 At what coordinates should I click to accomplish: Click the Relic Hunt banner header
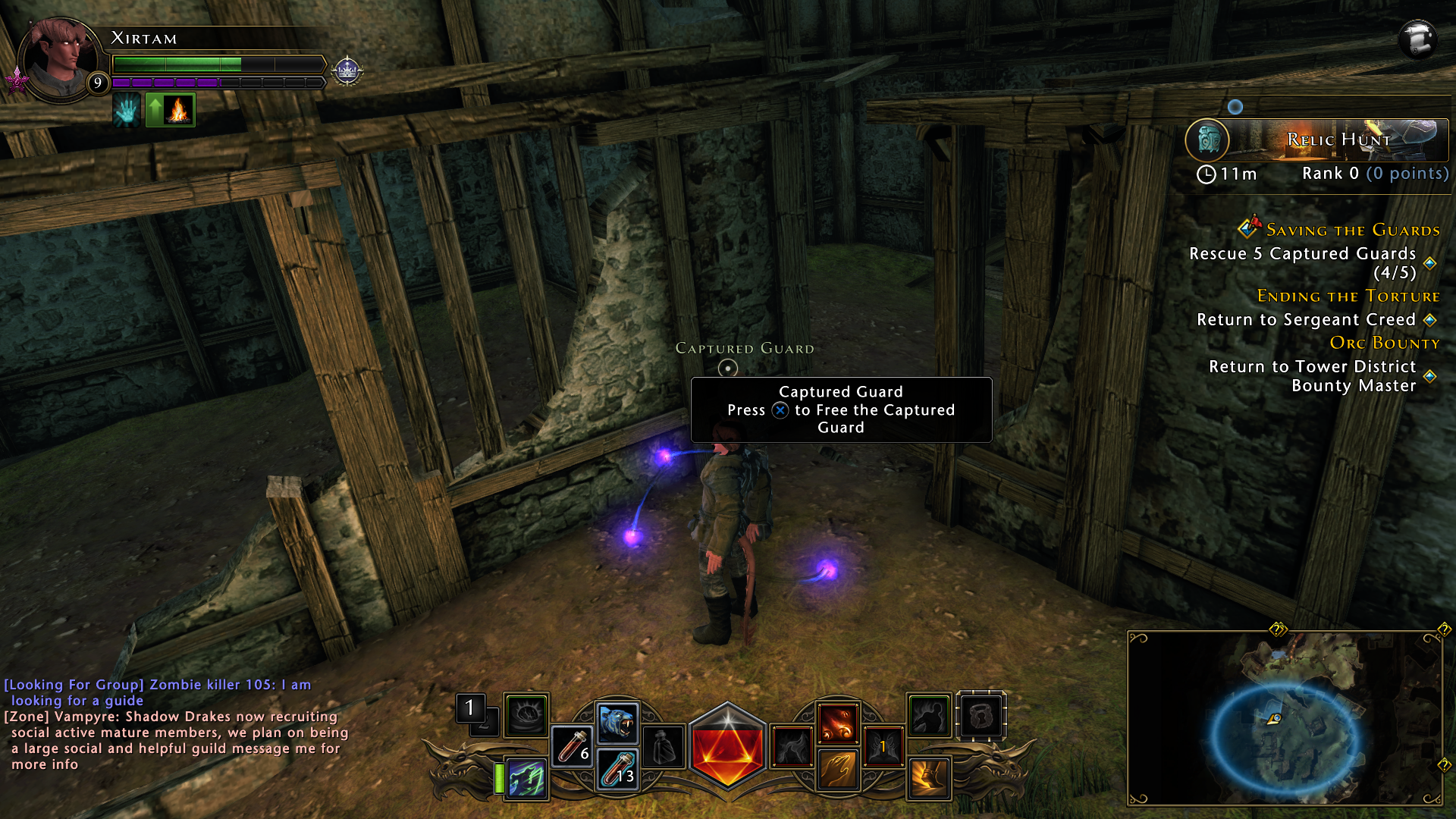click(1338, 140)
